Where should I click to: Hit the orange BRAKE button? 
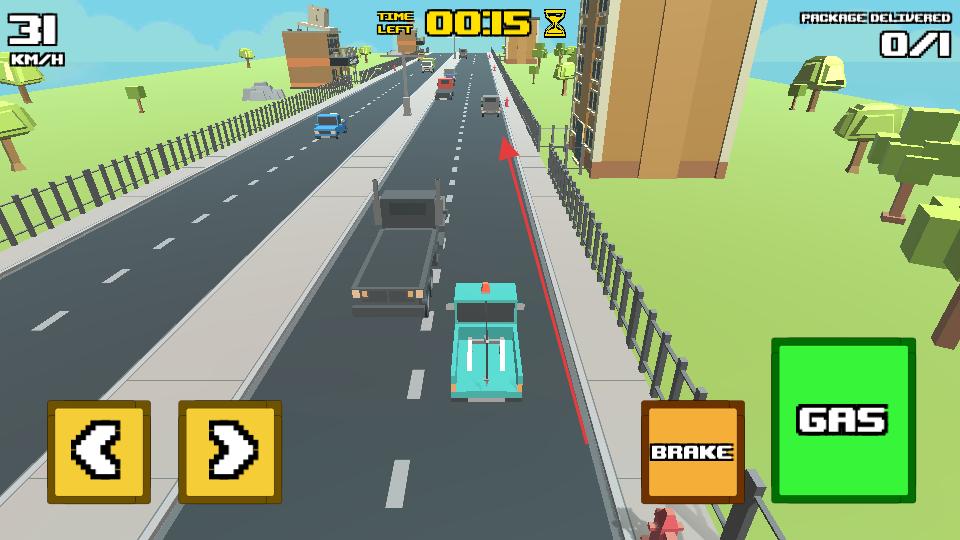coord(692,452)
